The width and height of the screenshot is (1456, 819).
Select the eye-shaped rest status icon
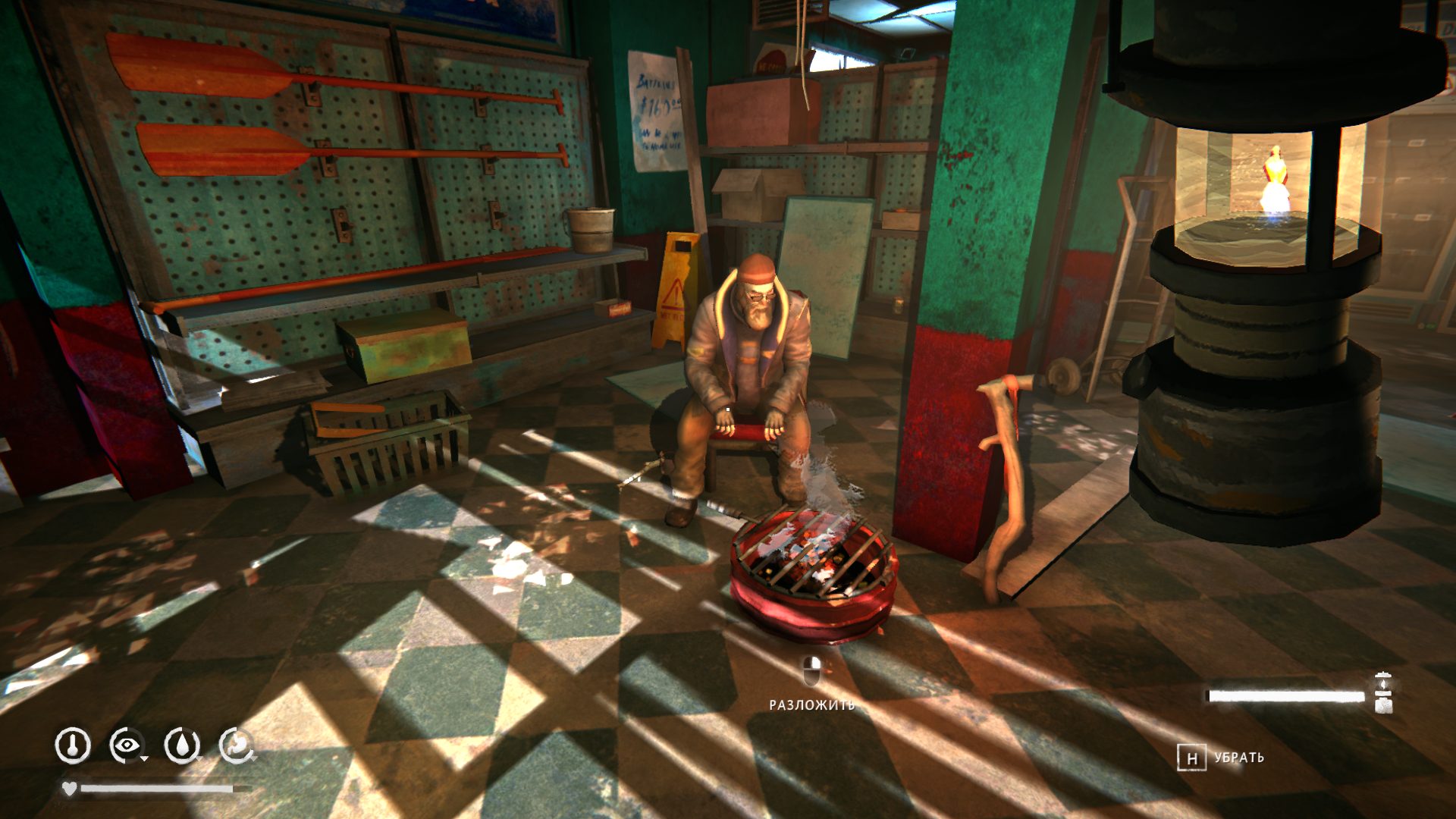(x=127, y=745)
